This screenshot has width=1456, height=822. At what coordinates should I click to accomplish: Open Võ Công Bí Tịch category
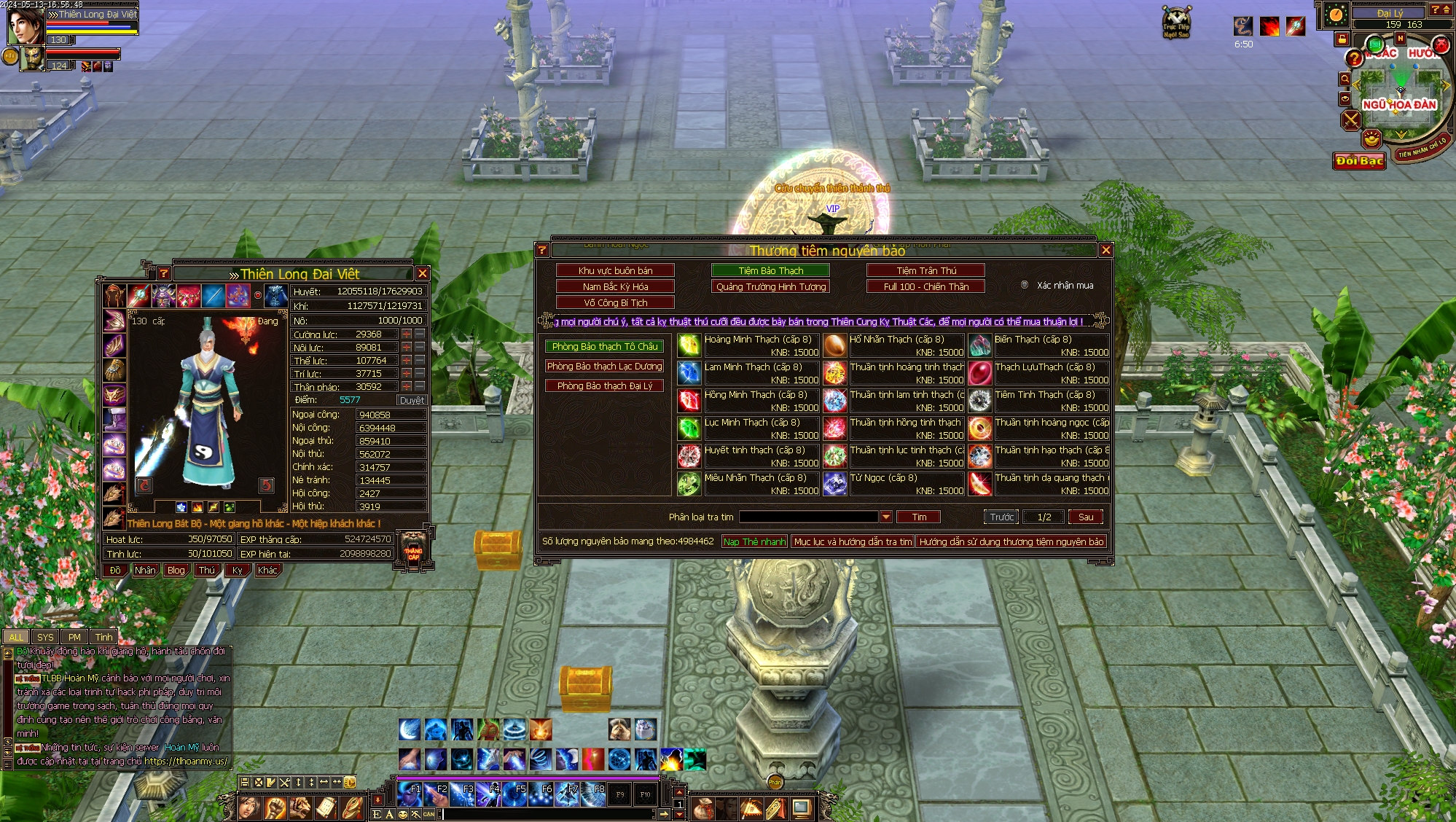click(615, 302)
